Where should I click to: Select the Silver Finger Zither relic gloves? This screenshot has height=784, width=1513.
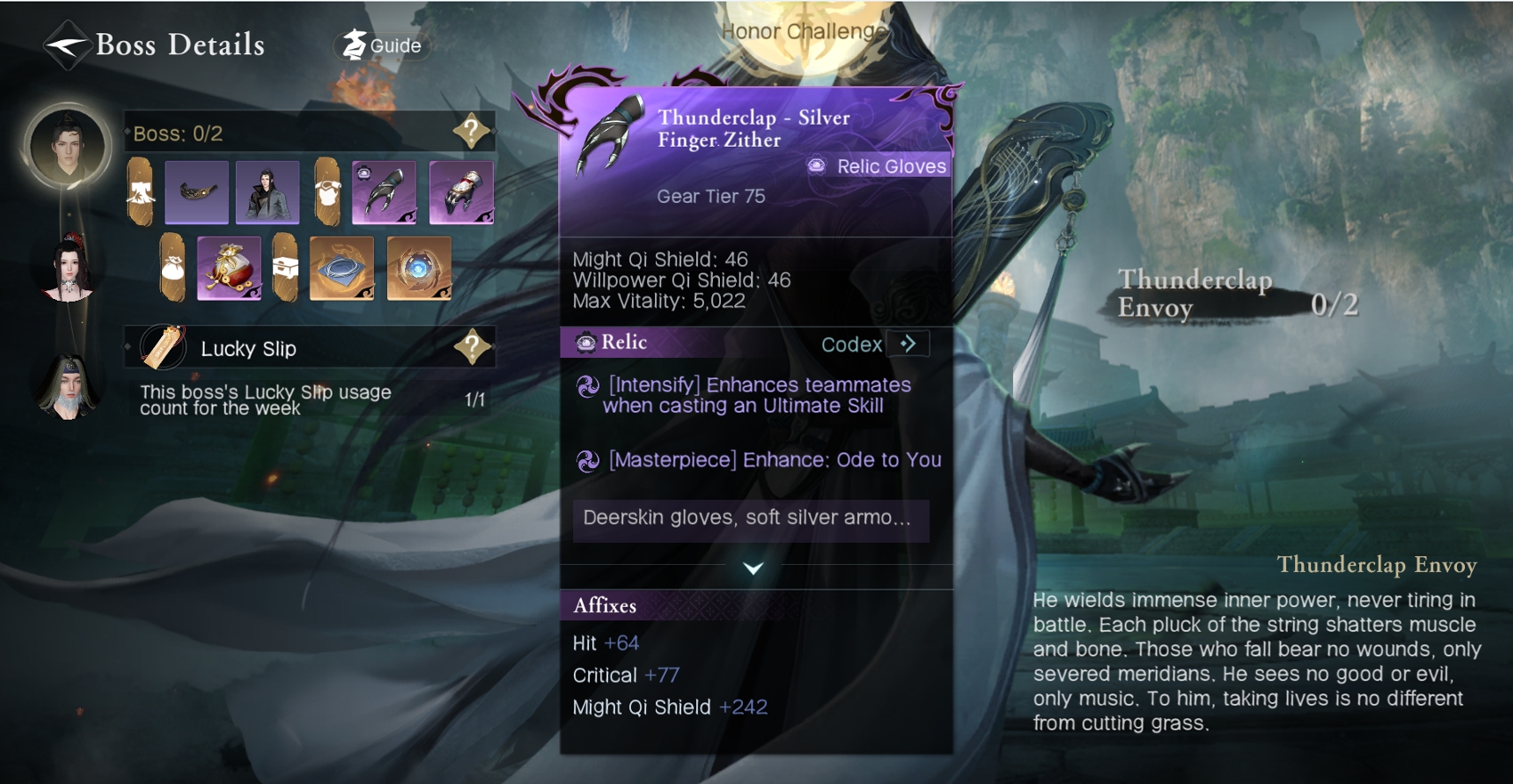coord(384,191)
